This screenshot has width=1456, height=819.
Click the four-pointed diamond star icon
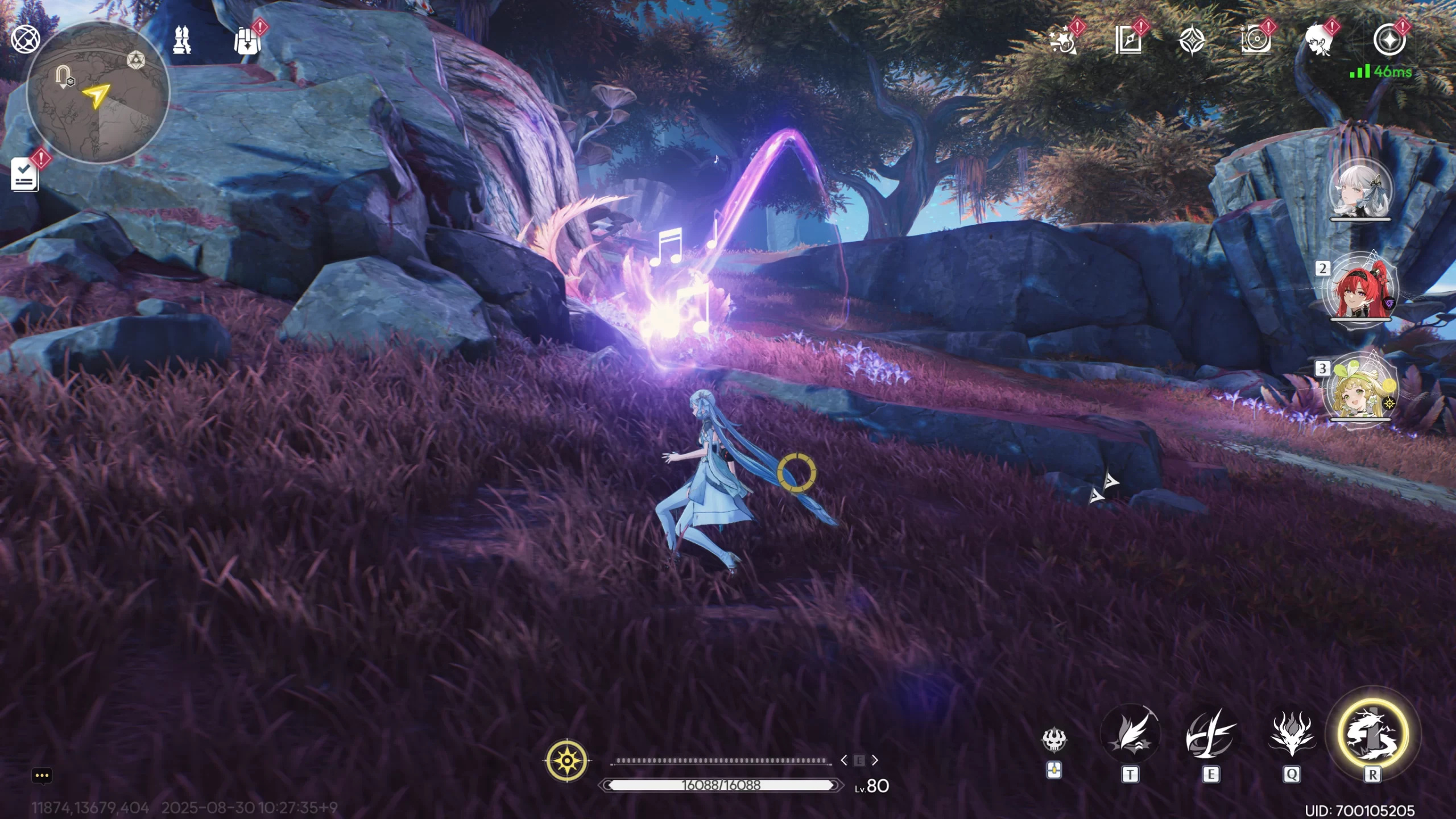point(1192,41)
